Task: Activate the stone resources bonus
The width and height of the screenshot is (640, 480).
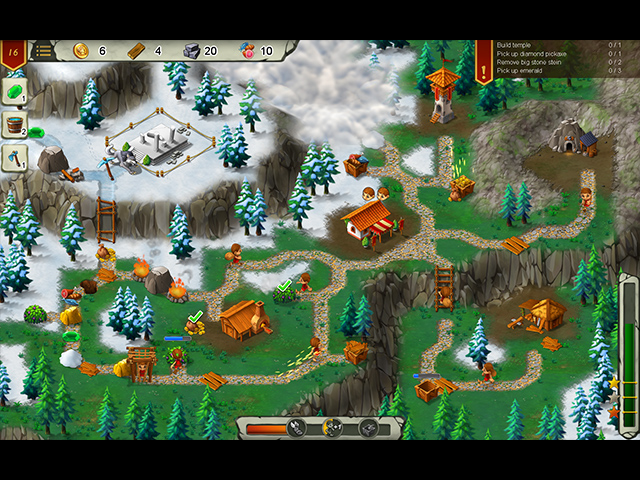Action: click(368, 428)
